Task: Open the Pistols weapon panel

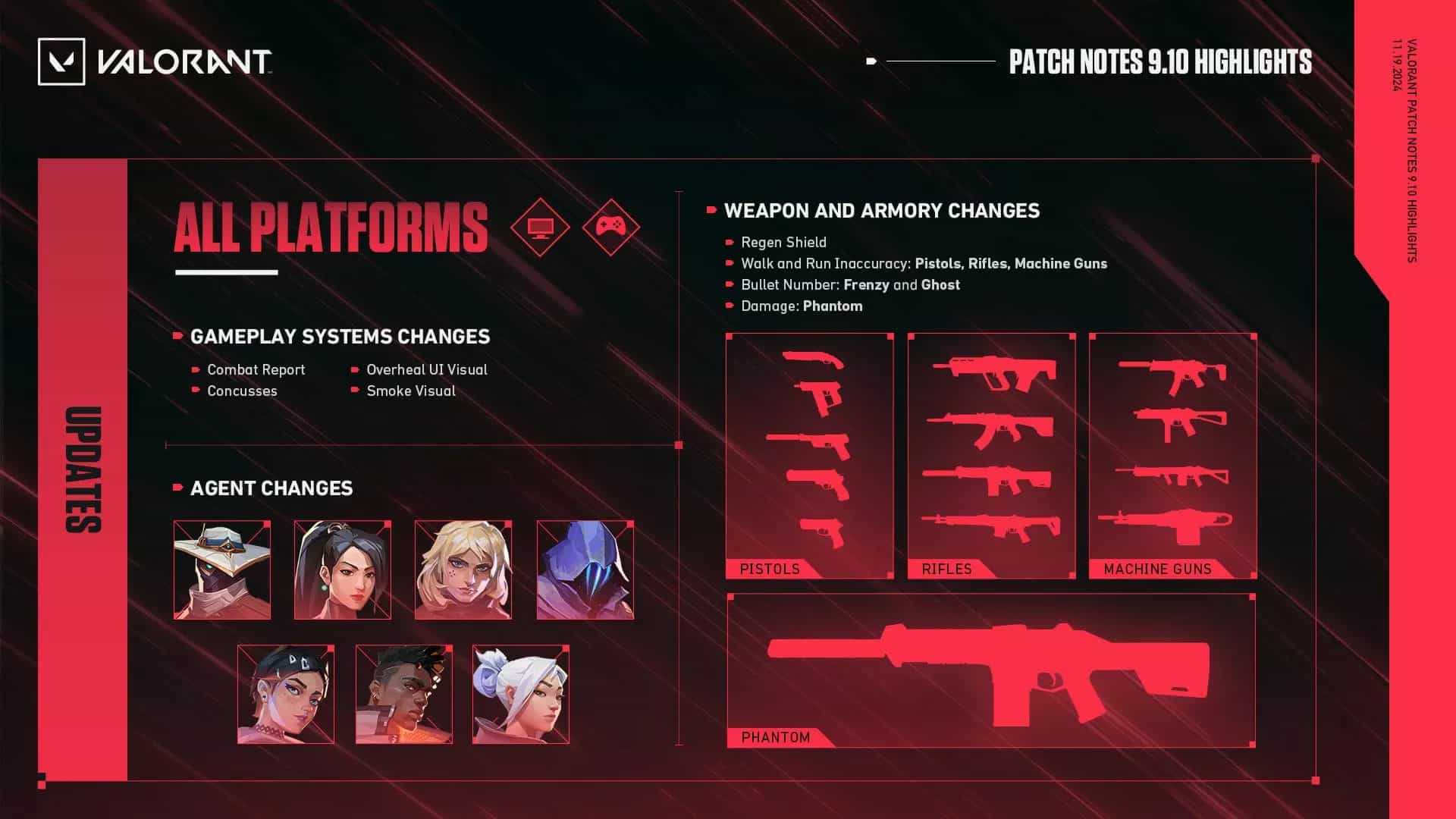Action: pos(809,456)
